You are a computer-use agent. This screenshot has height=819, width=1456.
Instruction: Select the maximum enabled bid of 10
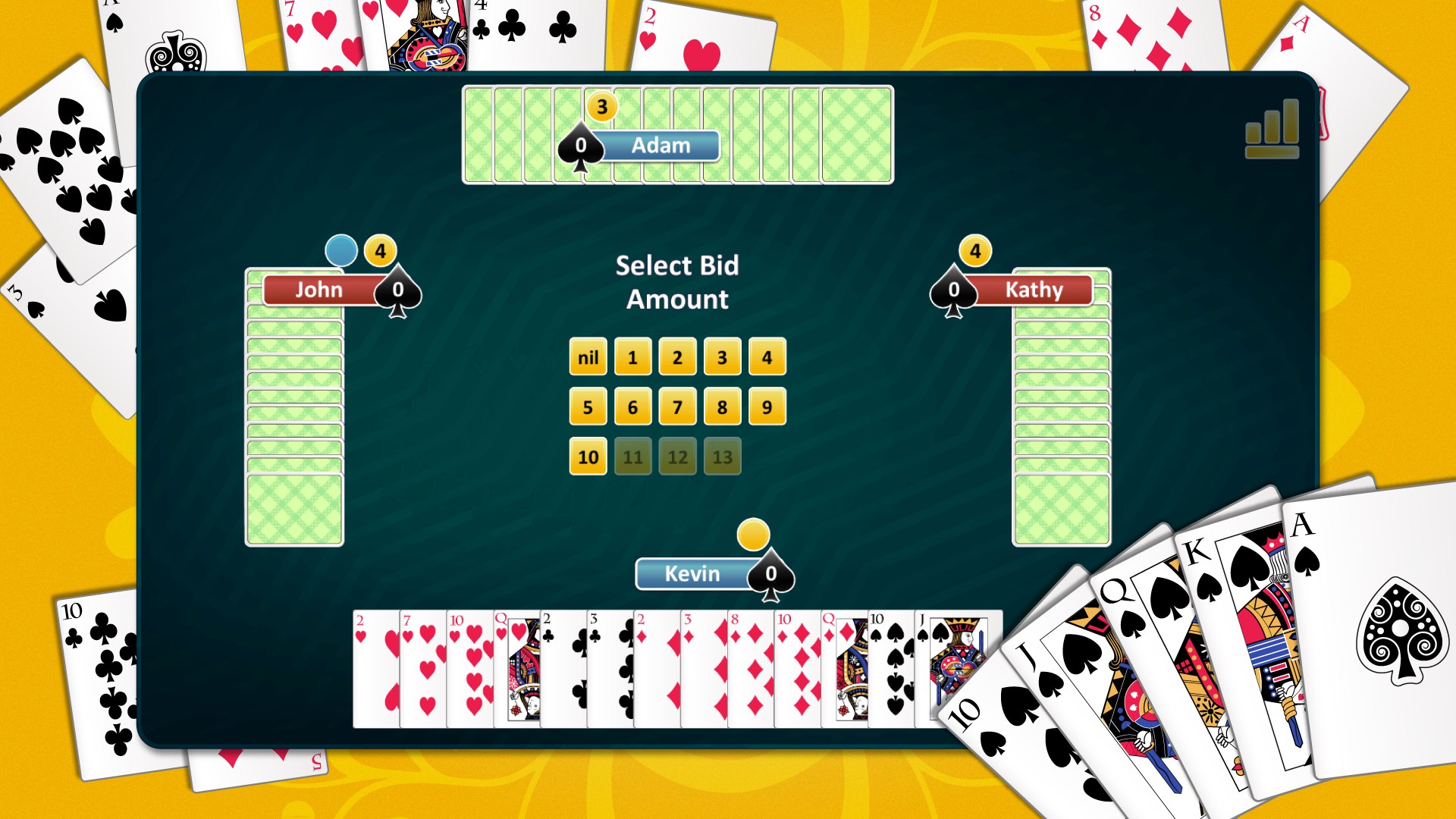point(587,457)
